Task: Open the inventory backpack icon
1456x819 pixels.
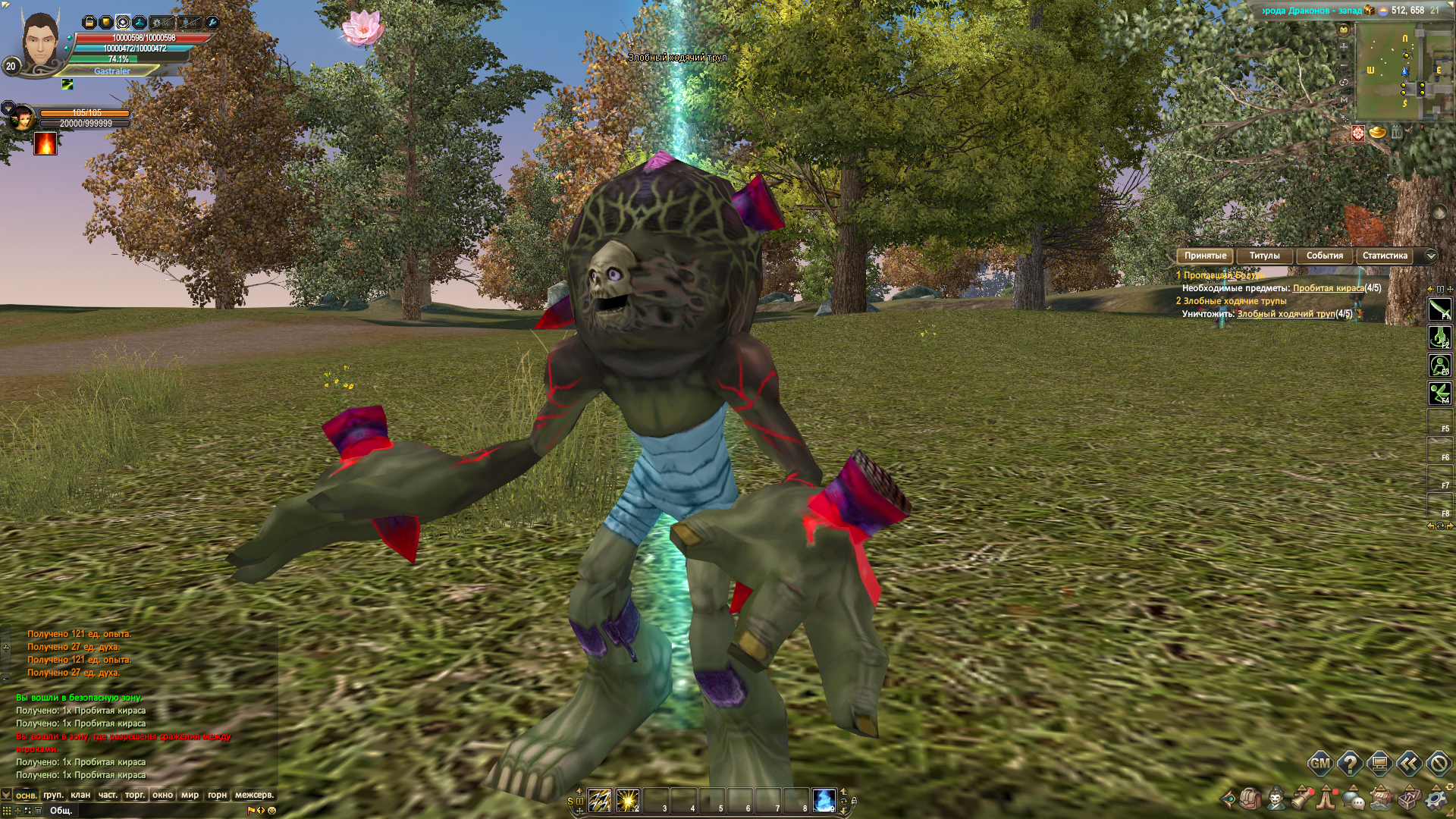Action: point(1250,799)
